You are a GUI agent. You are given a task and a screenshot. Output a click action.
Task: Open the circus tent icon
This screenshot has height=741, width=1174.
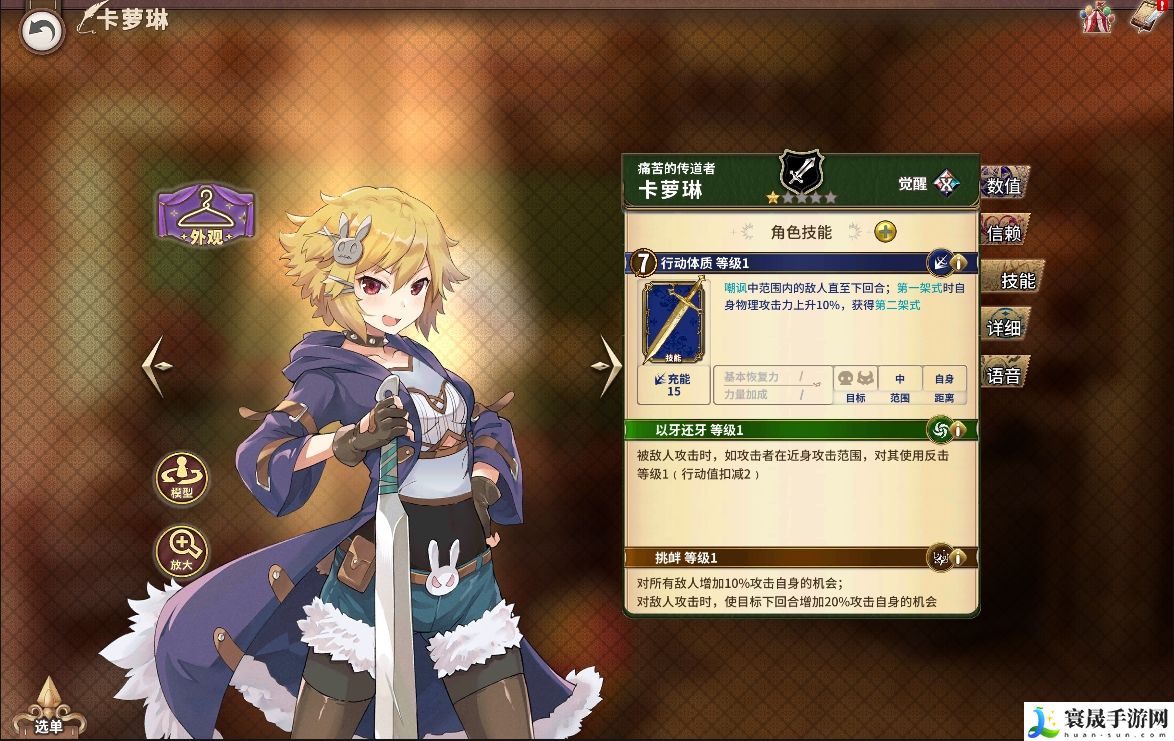click(1097, 18)
